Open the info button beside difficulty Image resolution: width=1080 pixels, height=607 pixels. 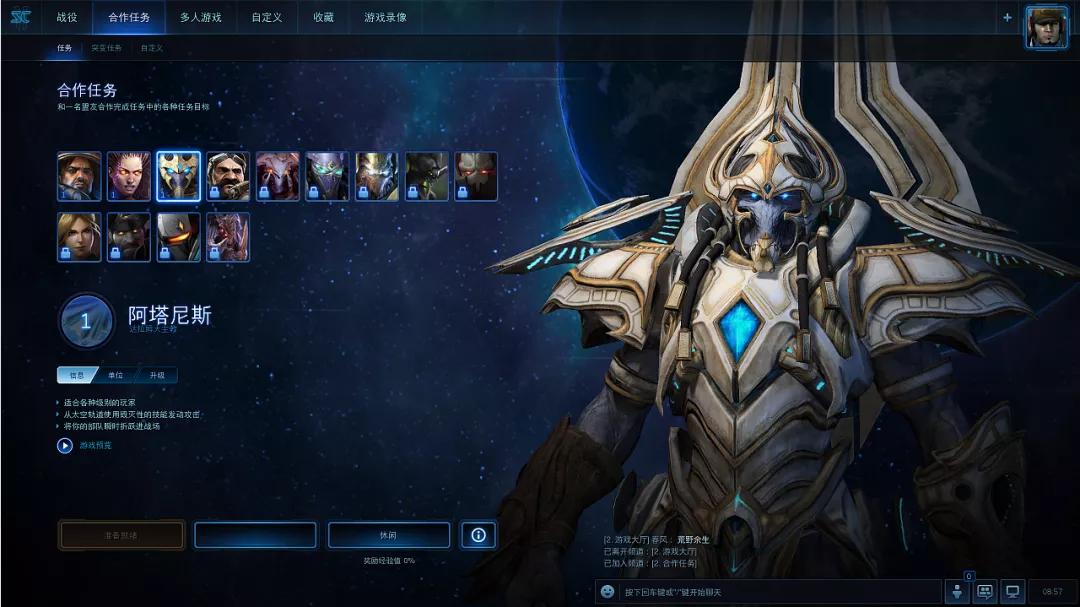point(478,535)
